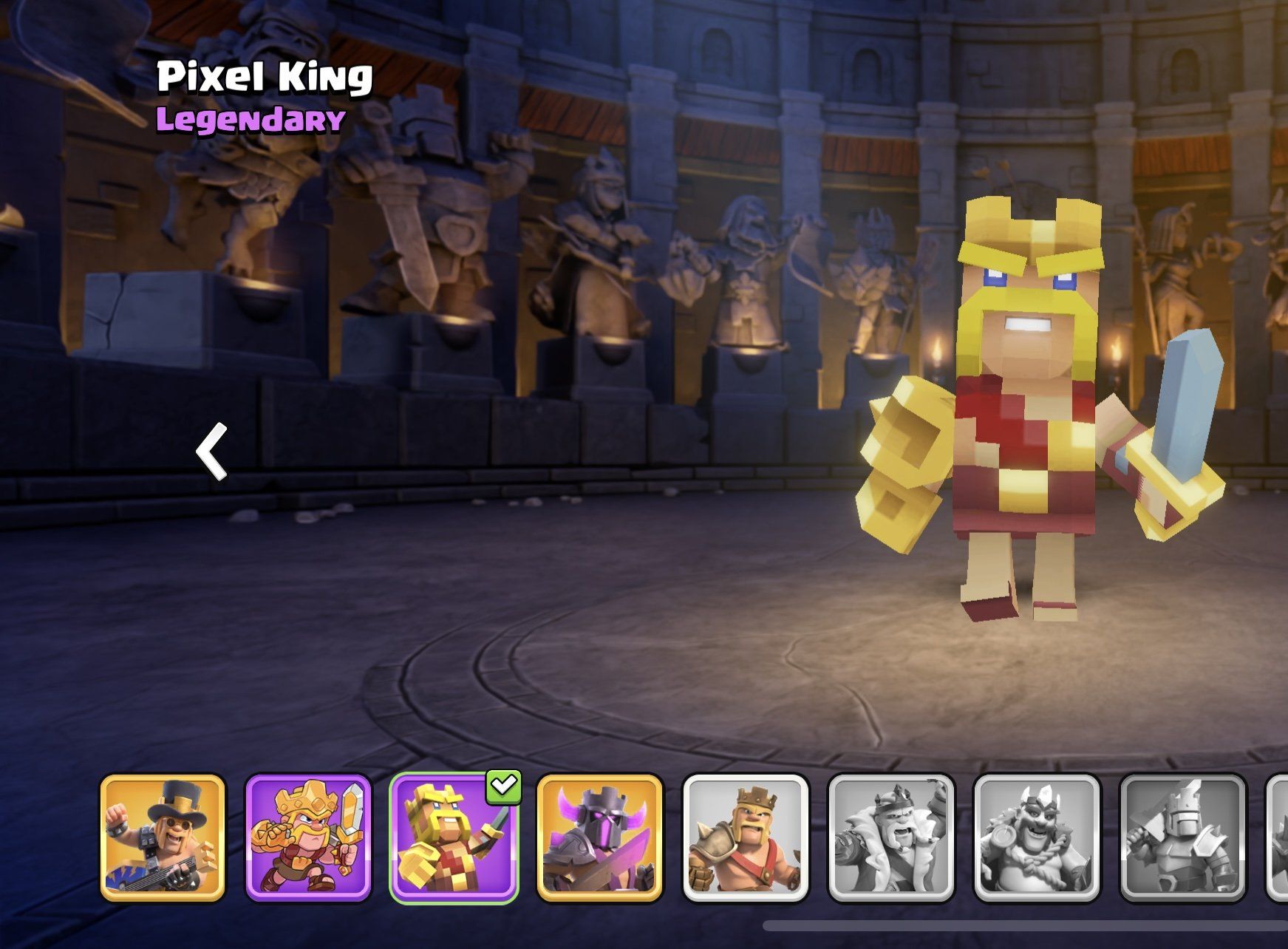Go back with the left arrow
Image resolution: width=1288 pixels, height=949 pixels.
coord(212,452)
